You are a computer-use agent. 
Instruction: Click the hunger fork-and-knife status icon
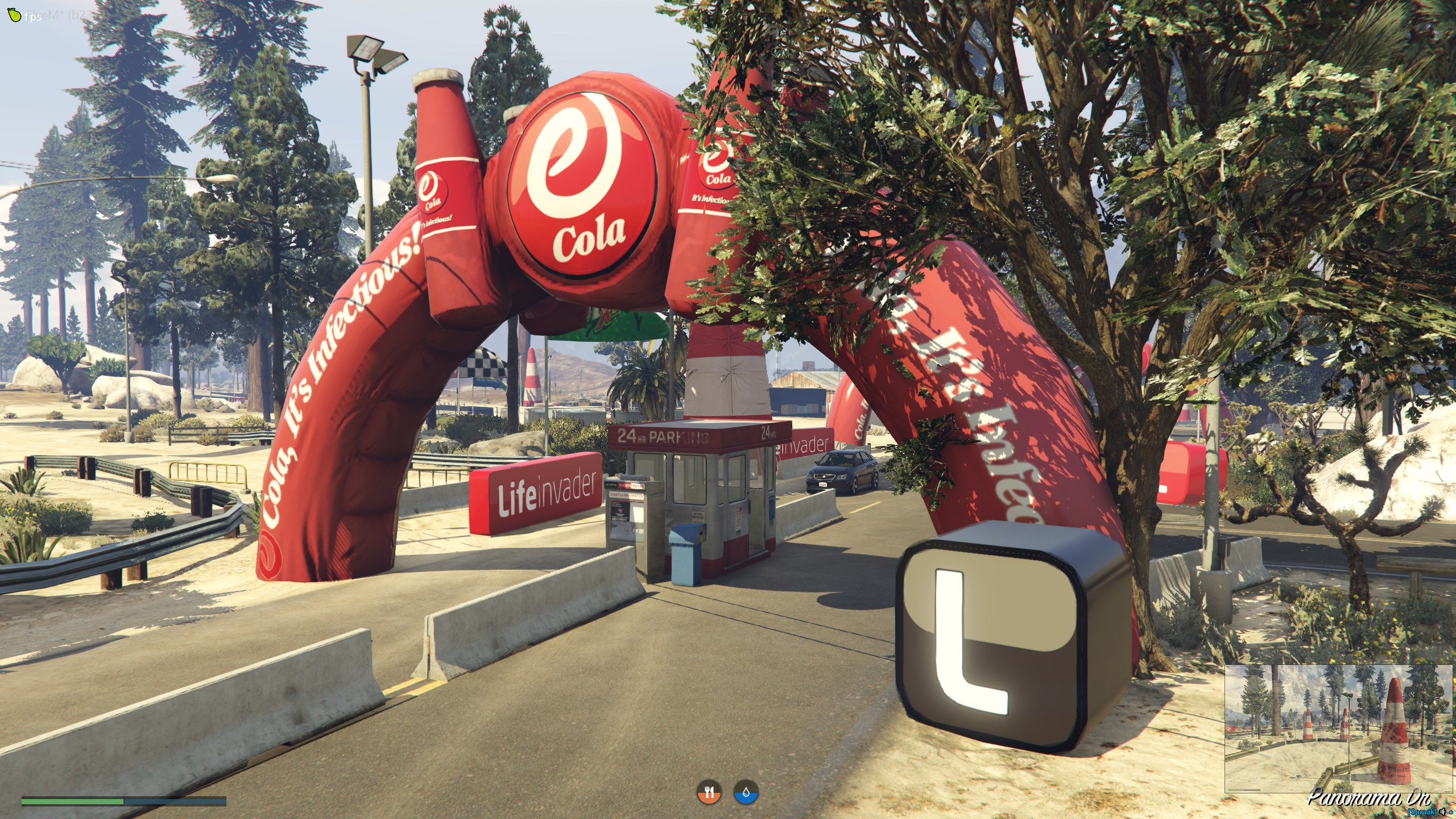(x=709, y=792)
